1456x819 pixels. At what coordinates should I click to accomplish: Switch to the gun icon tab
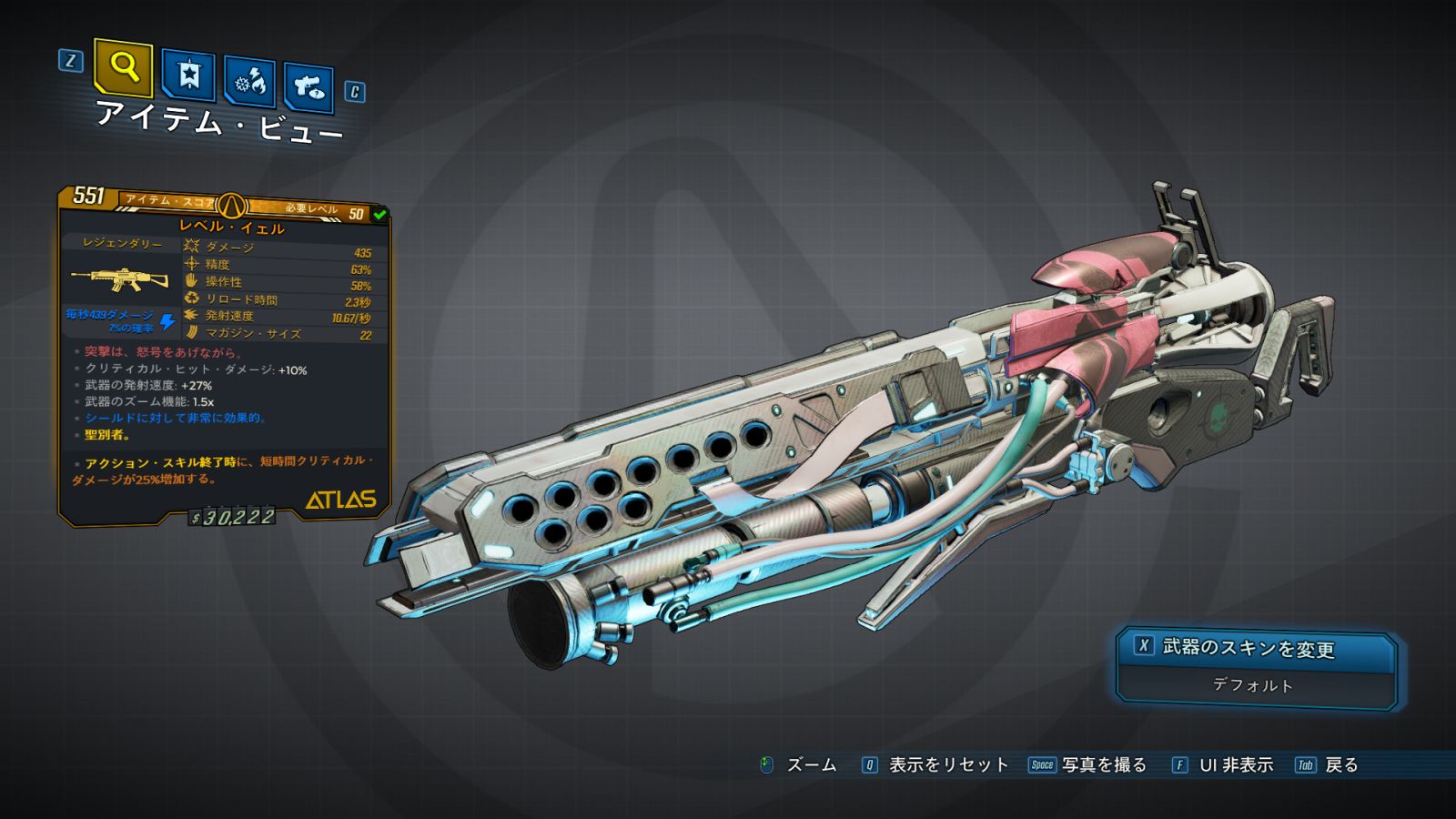pyautogui.click(x=308, y=87)
